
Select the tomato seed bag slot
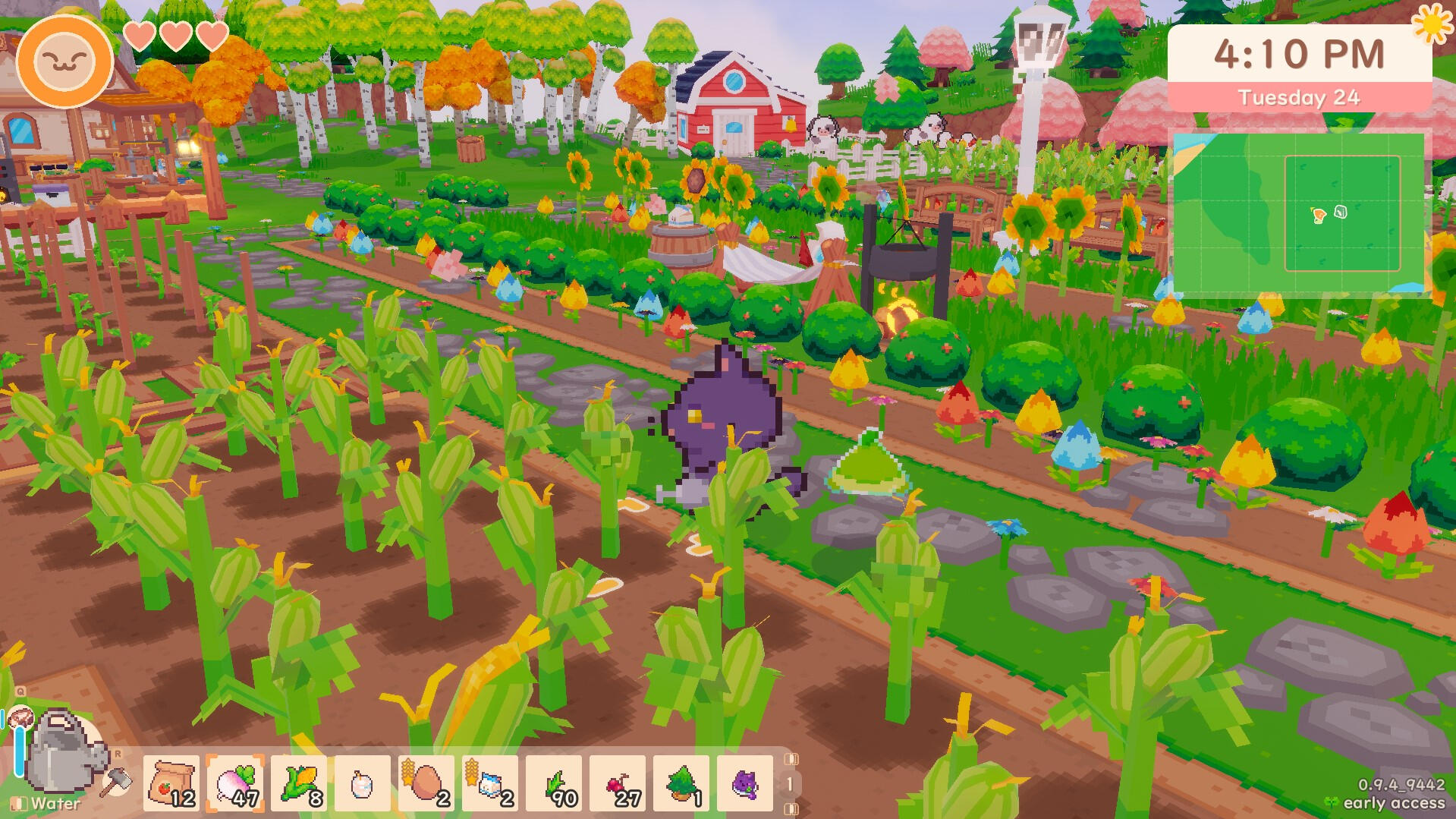pyautogui.click(x=171, y=783)
